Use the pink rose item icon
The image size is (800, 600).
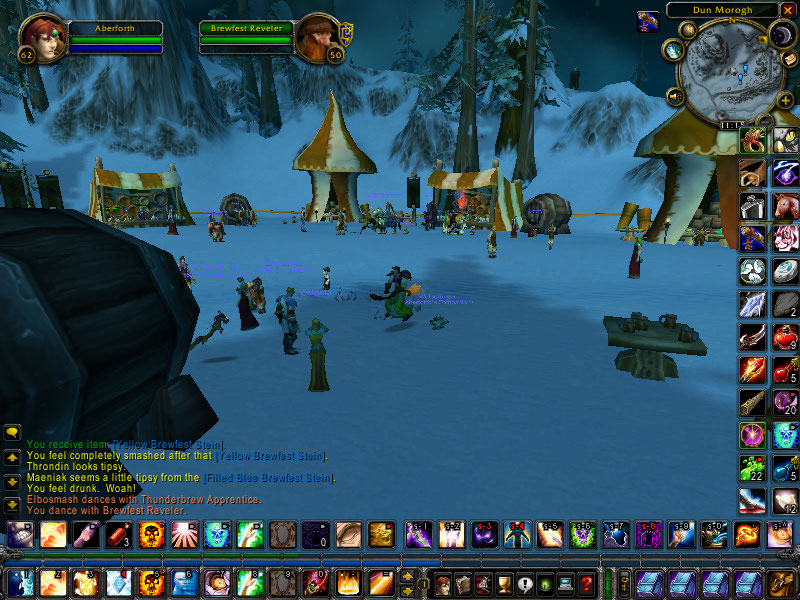(786, 238)
